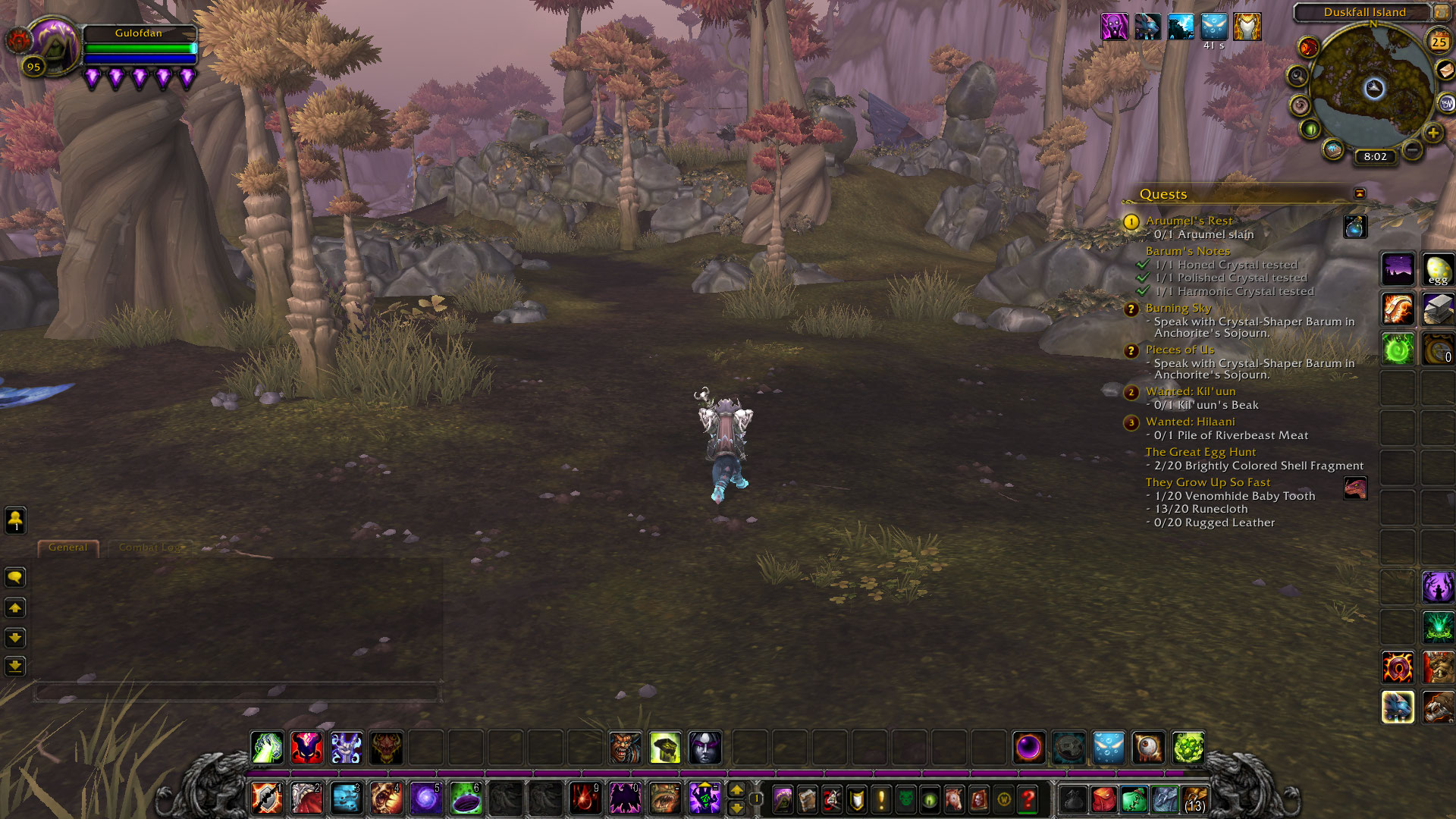Viewport: 1456px width, 819px height.
Task: Select The Great Egg Hunt quest
Action: (1200, 452)
